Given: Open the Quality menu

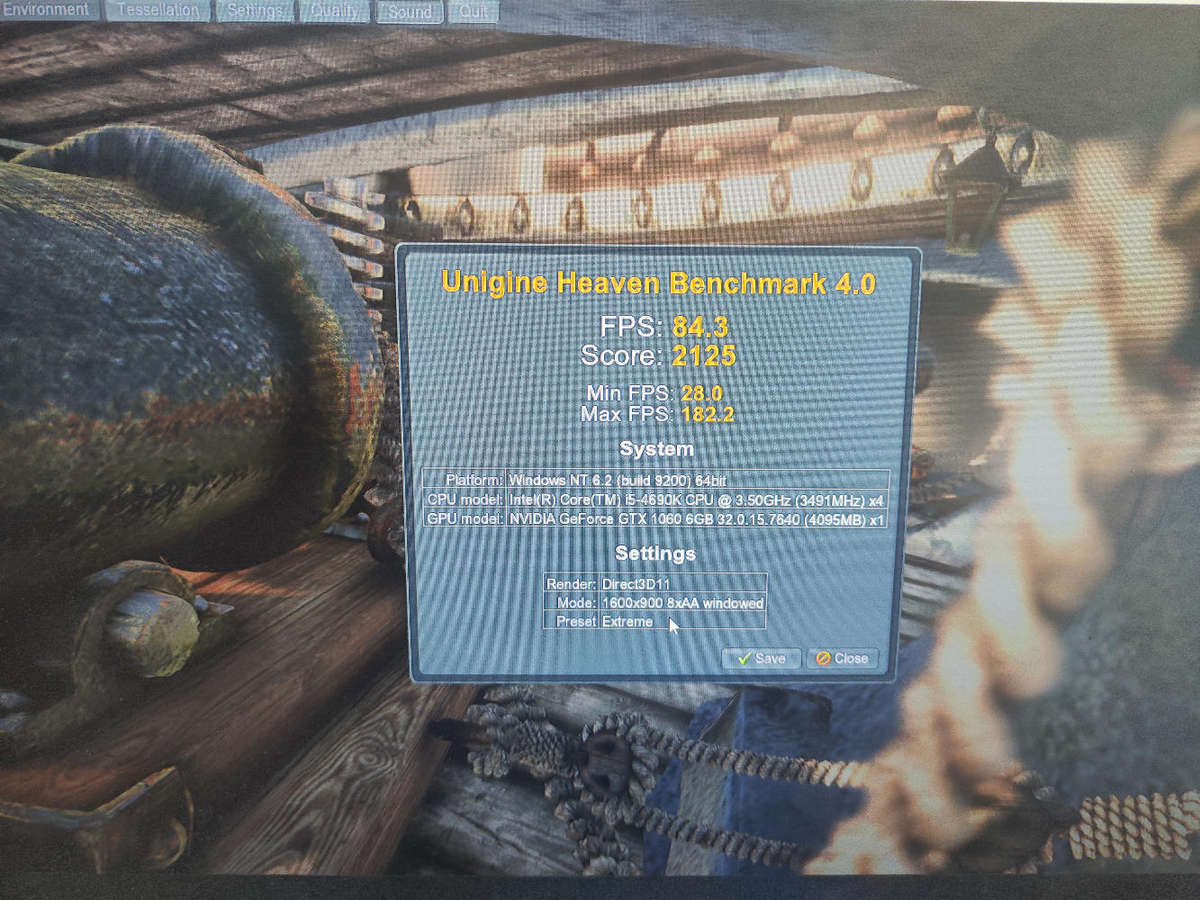Looking at the screenshot, I should point(335,11).
